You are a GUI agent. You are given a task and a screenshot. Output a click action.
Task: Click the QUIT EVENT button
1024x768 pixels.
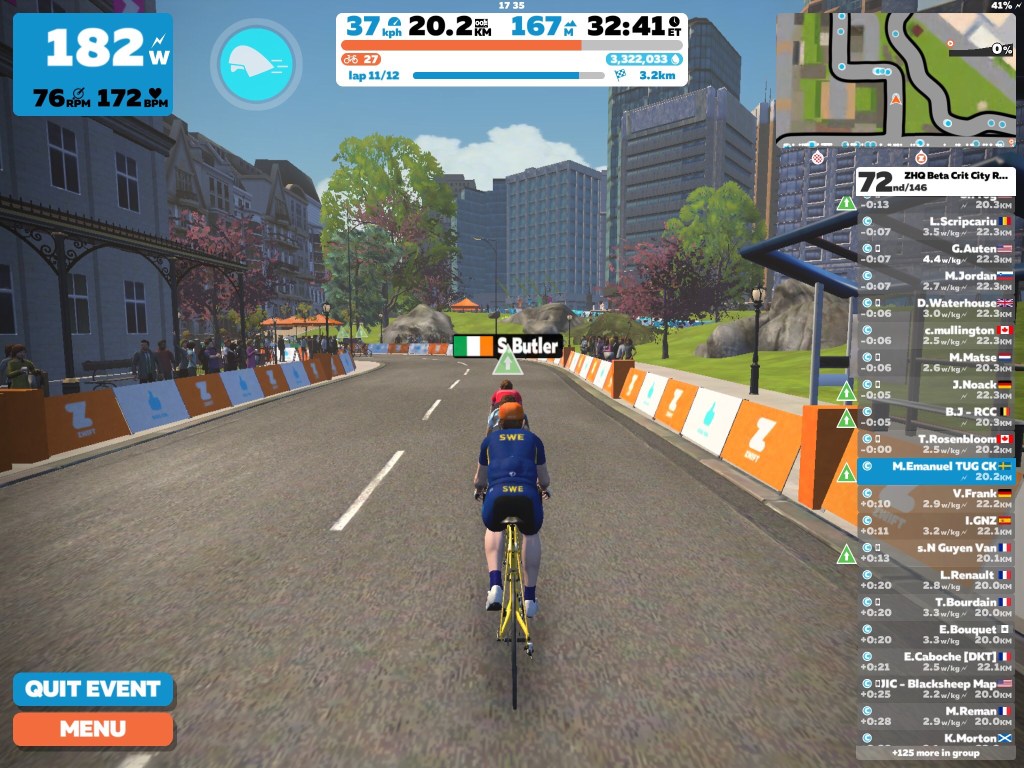(93, 689)
